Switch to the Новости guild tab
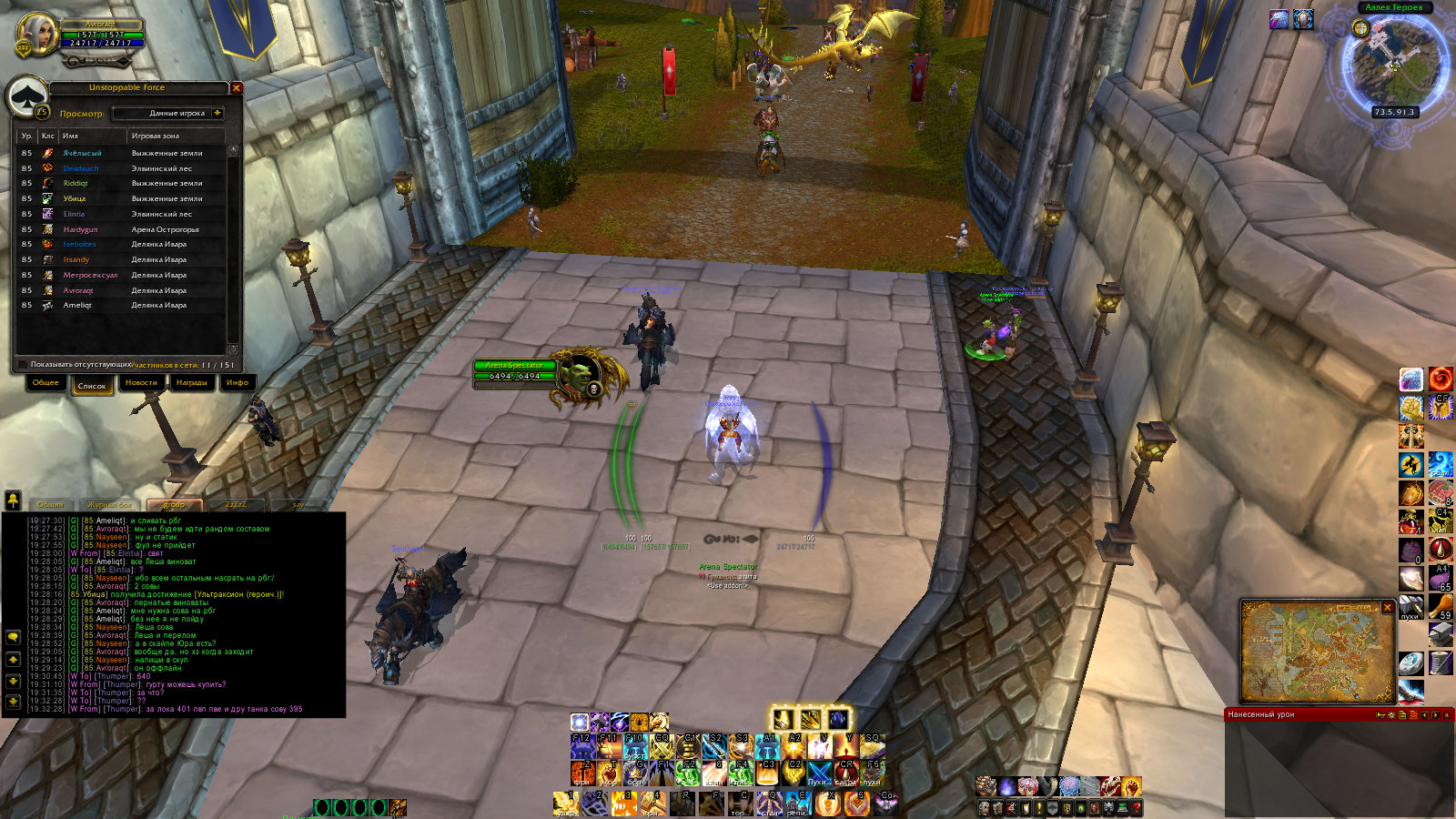This screenshot has height=819, width=1456. point(141,383)
